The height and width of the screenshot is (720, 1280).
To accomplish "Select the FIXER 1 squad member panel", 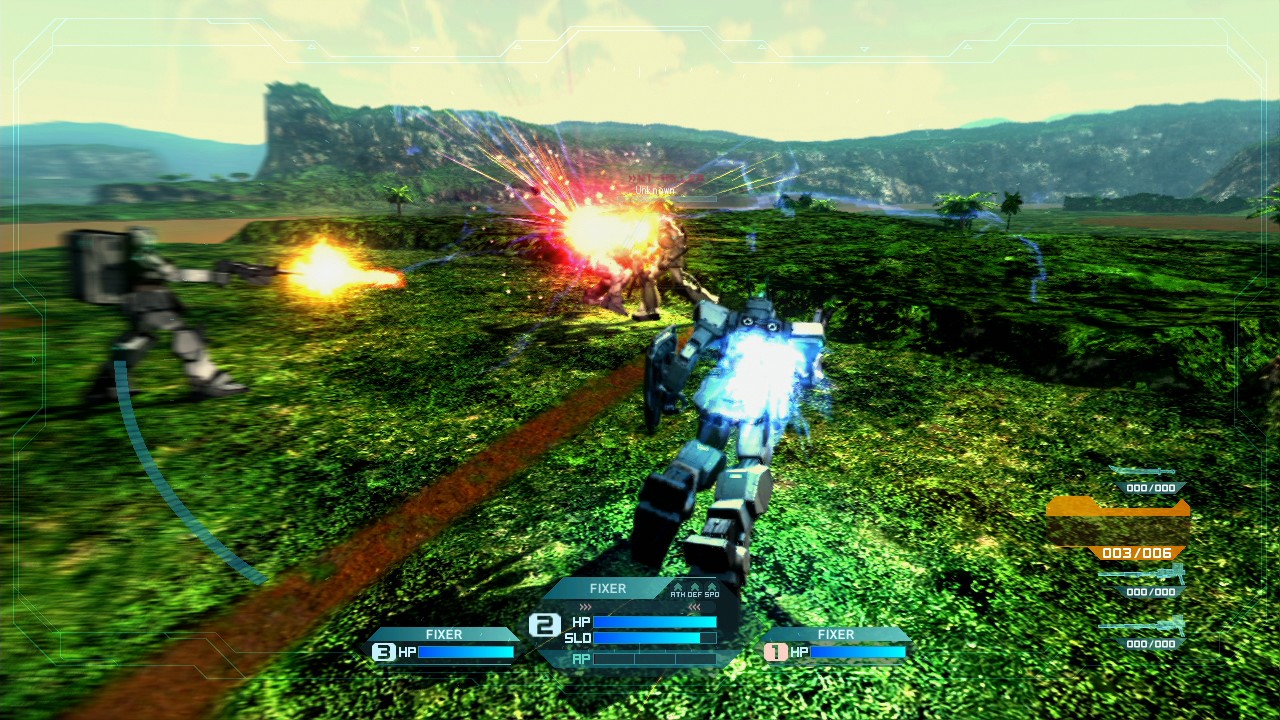I will tap(836, 645).
